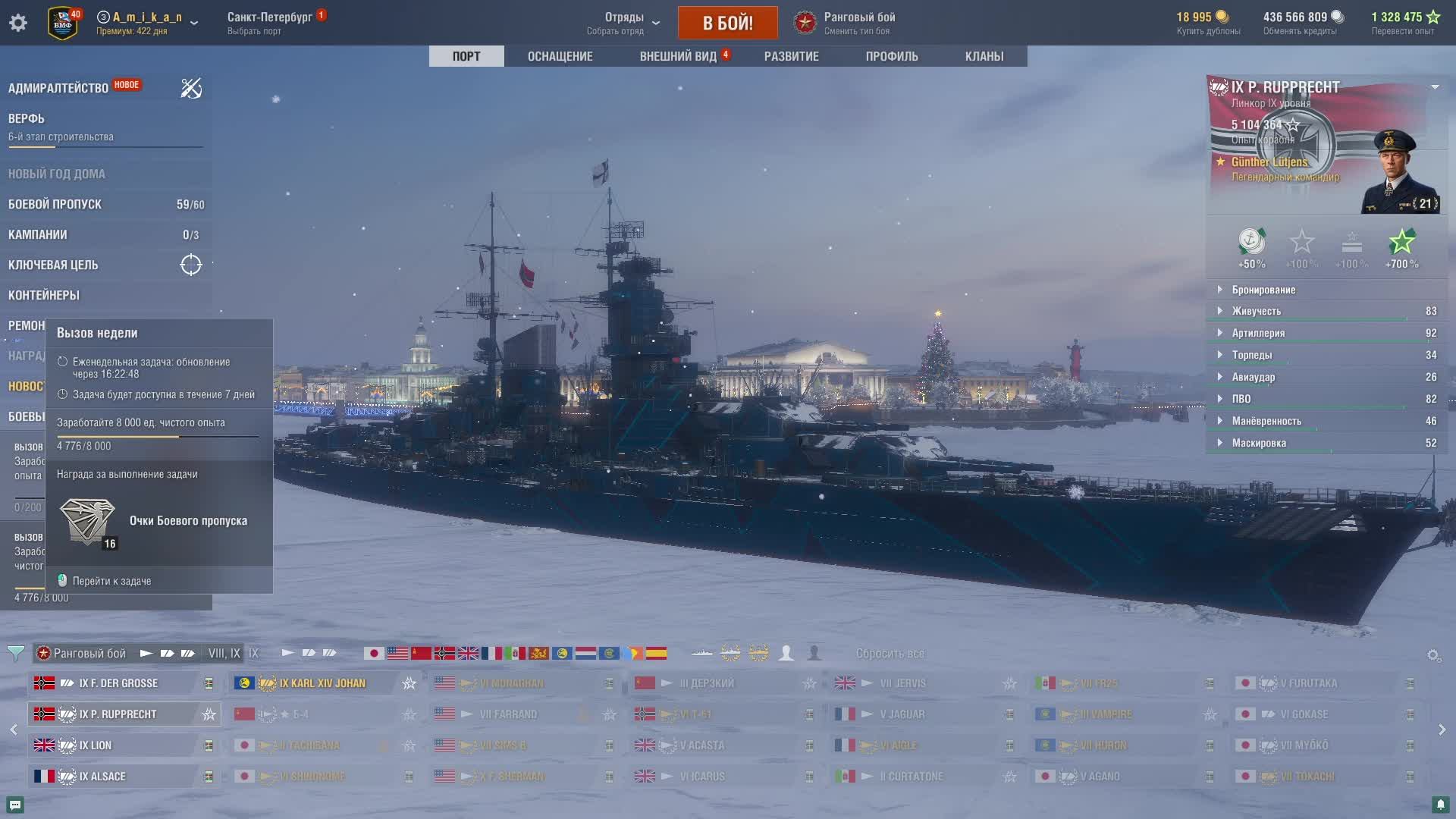Open commander Günther Lütjens portrait

(x=1398, y=172)
